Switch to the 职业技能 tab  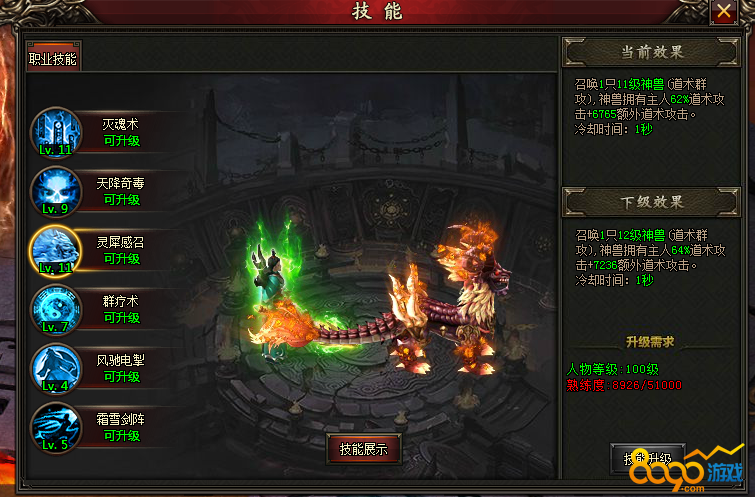click(x=53, y=58)
